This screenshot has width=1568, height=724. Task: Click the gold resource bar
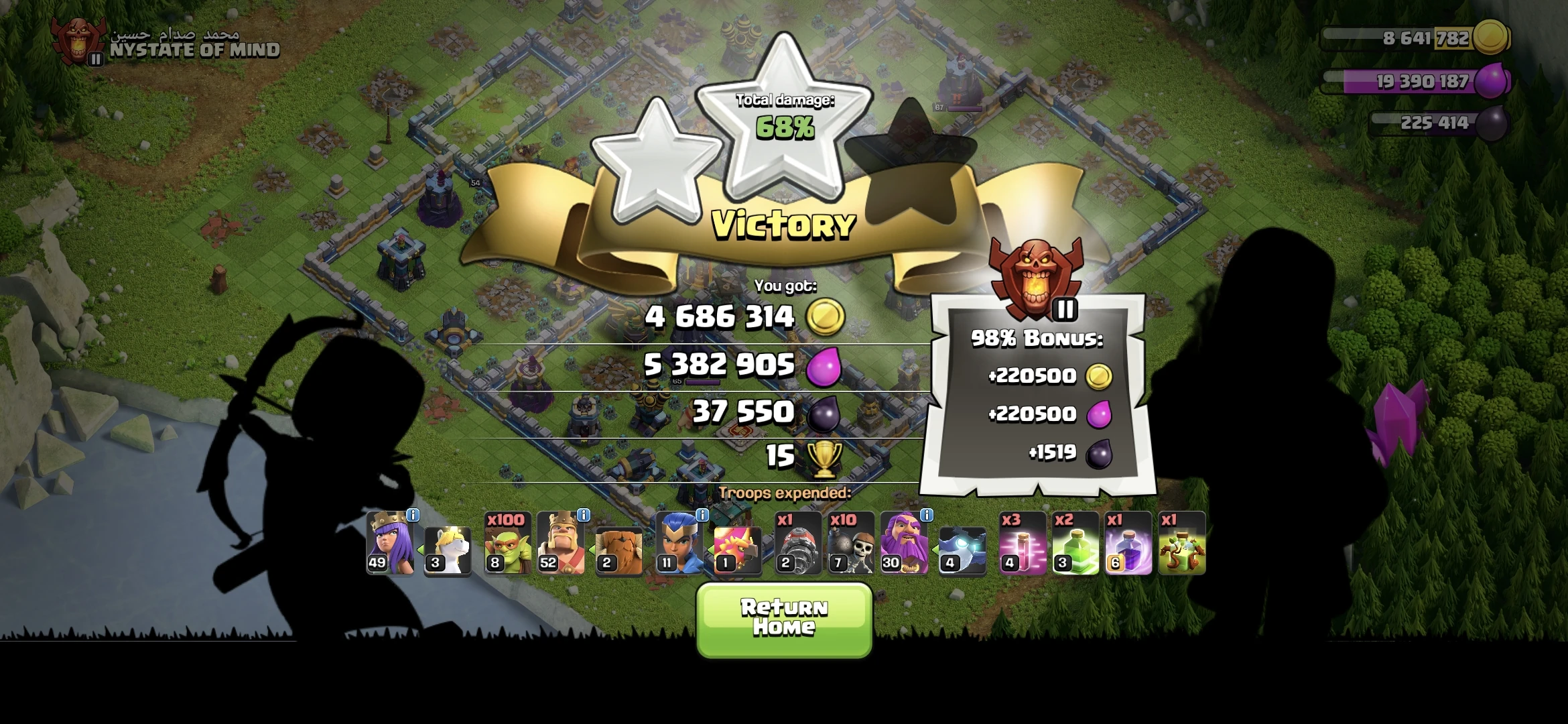(x=1421, y=39)
